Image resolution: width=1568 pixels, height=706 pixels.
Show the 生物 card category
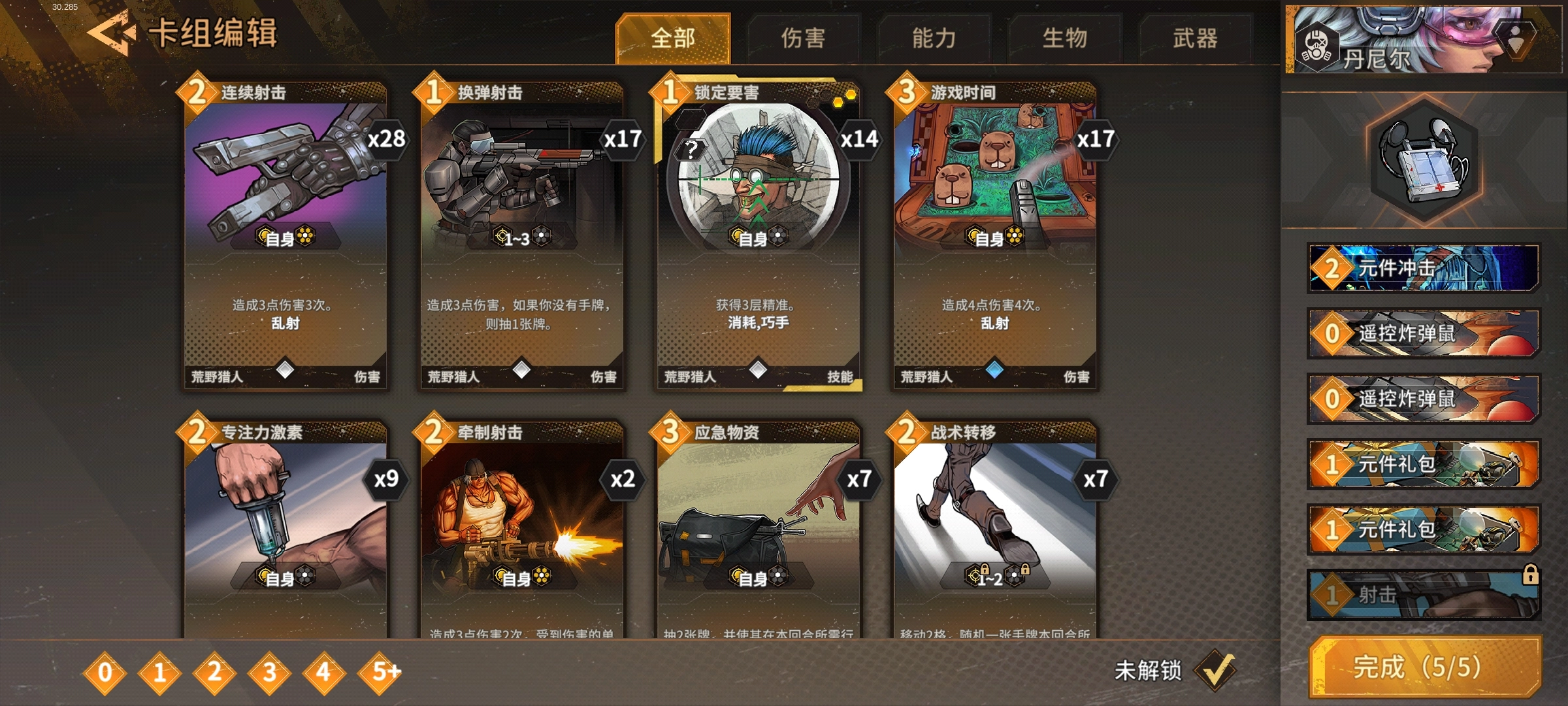[x=1065, y=38]
